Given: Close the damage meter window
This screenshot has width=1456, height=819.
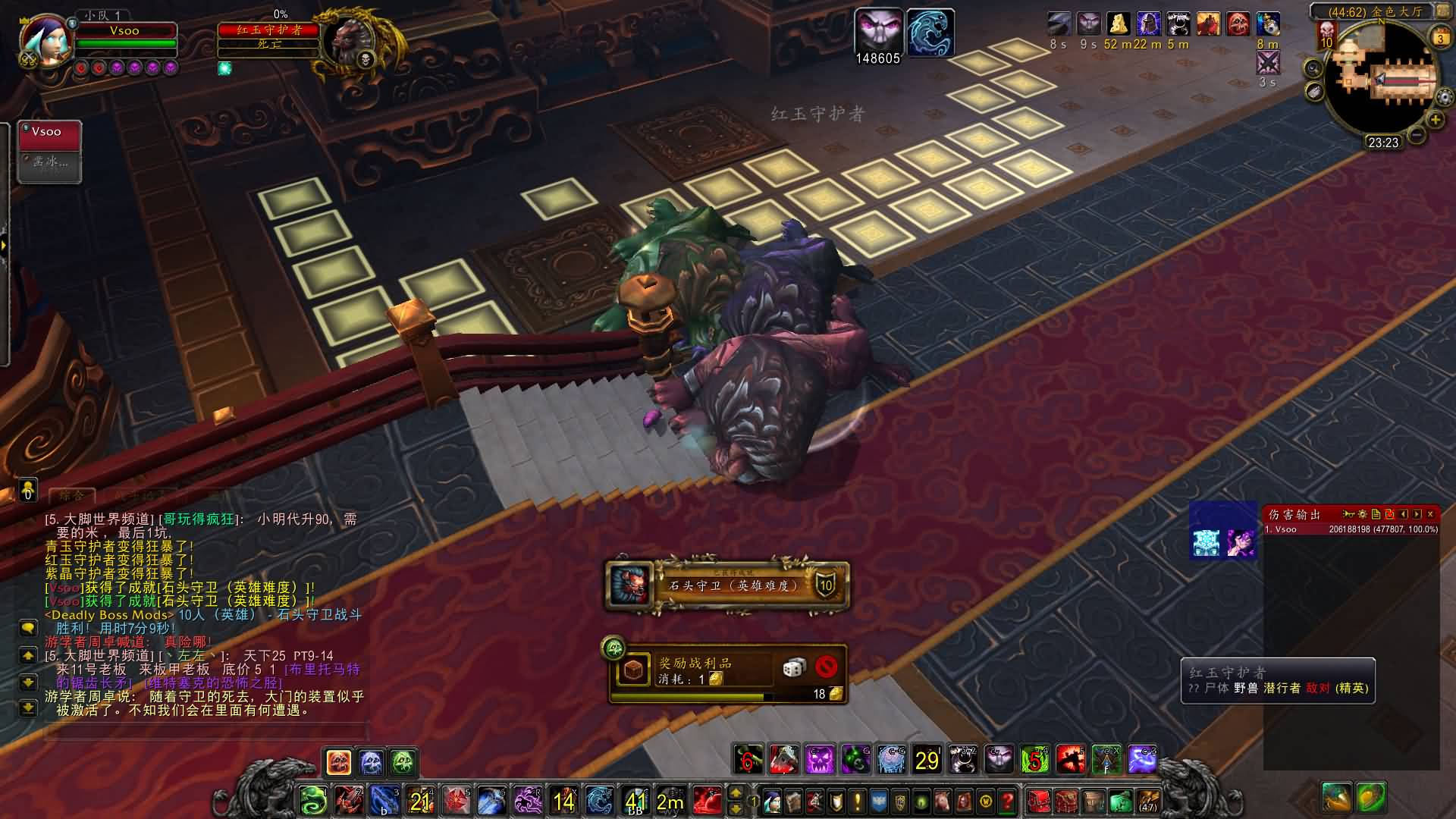Looking at the screenshot, I should (1430, 514).
